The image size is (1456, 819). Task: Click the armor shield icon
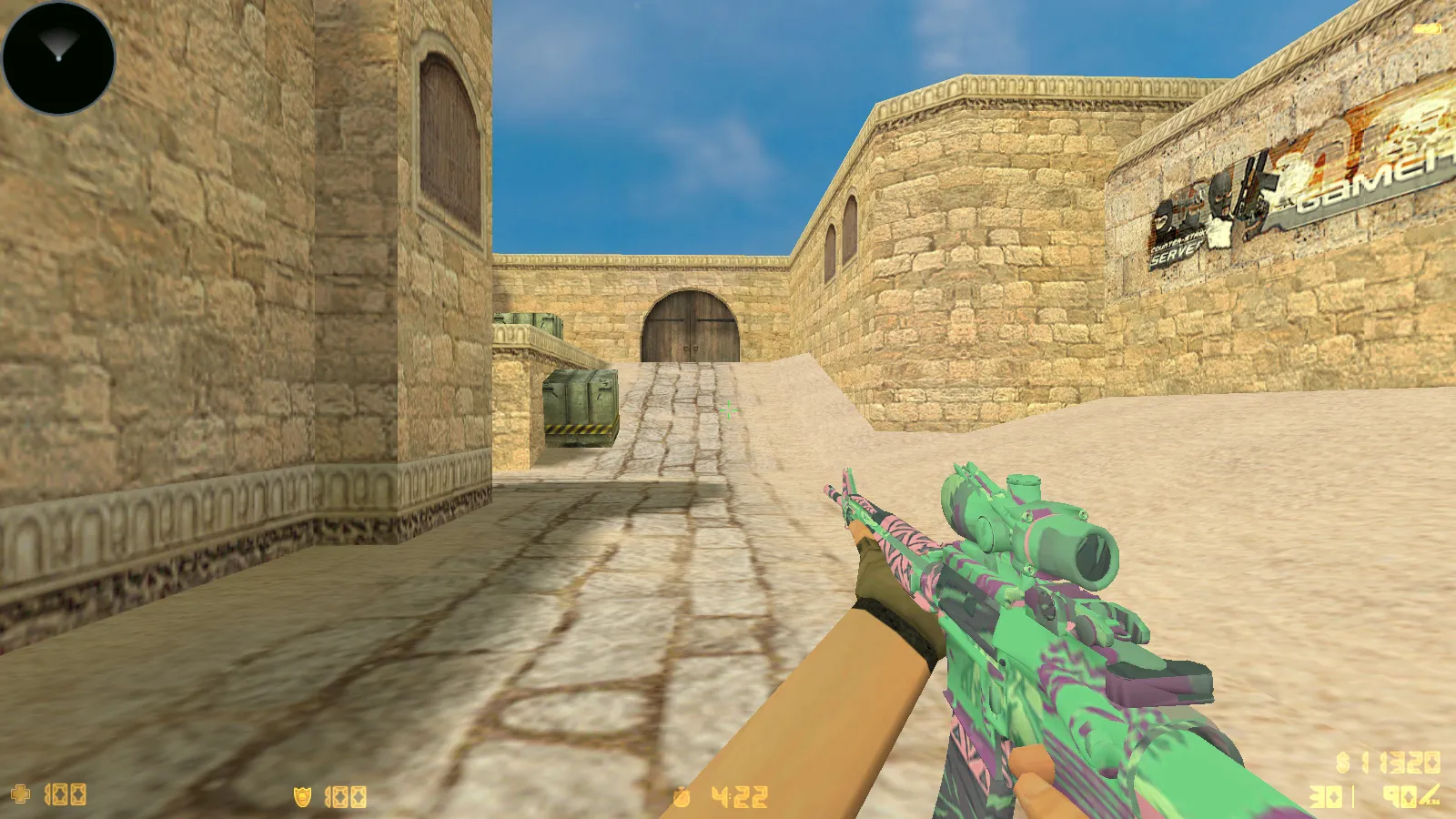300,796
